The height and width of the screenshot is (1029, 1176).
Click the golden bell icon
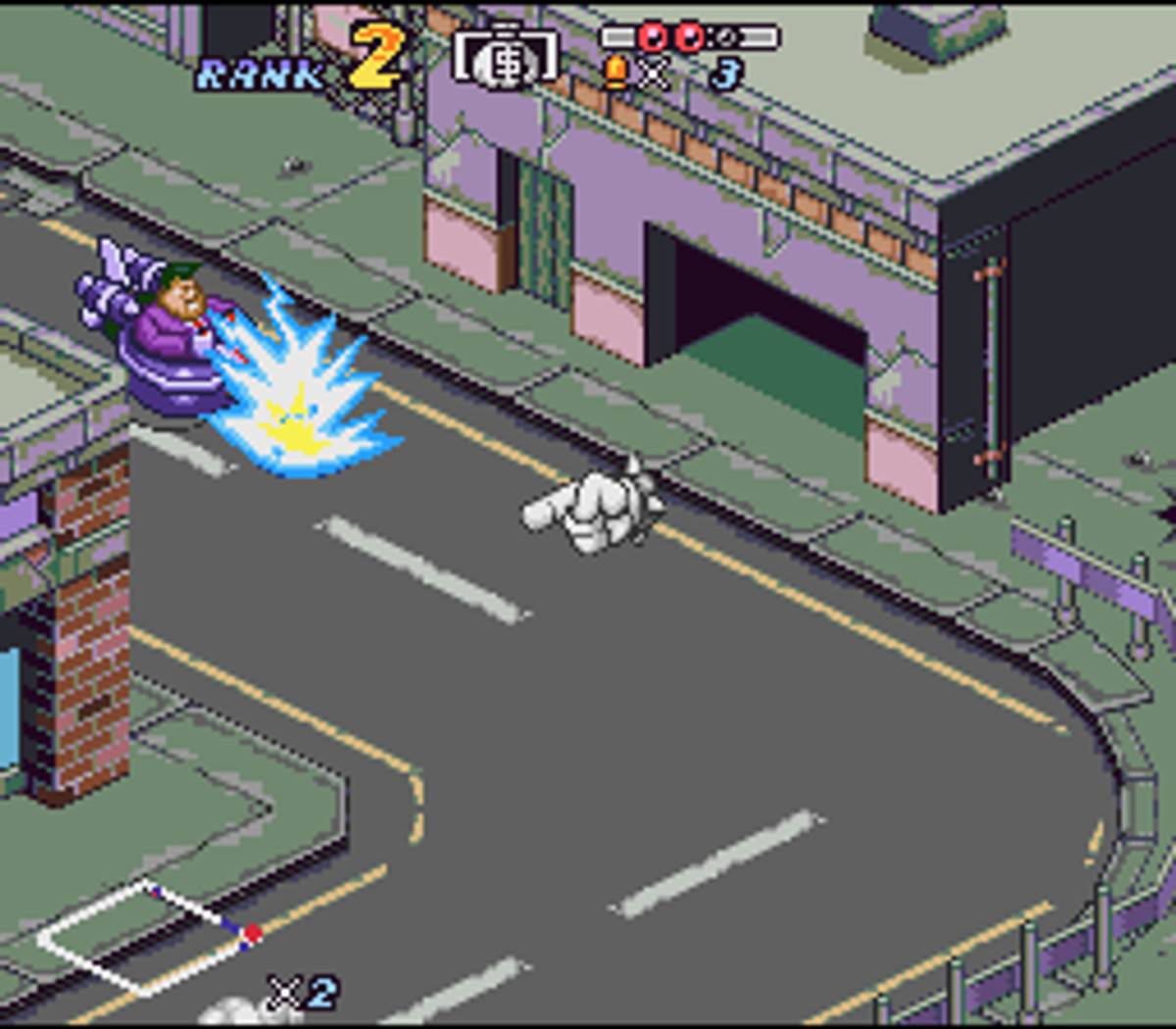point(616,73)
